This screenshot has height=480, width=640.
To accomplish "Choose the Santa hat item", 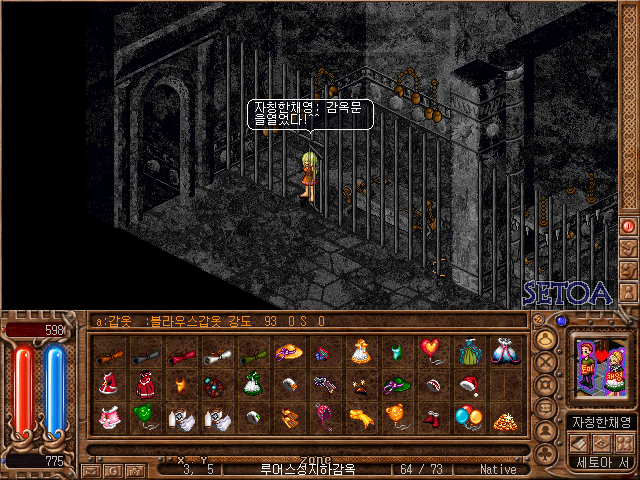I will coord(467,384).
